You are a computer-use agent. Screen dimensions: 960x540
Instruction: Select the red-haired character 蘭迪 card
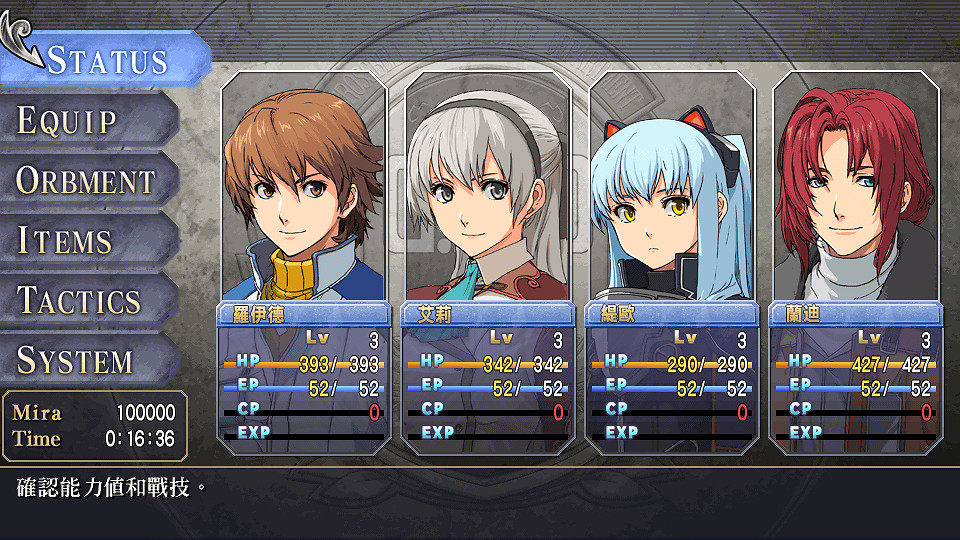(x=855, y=260)
